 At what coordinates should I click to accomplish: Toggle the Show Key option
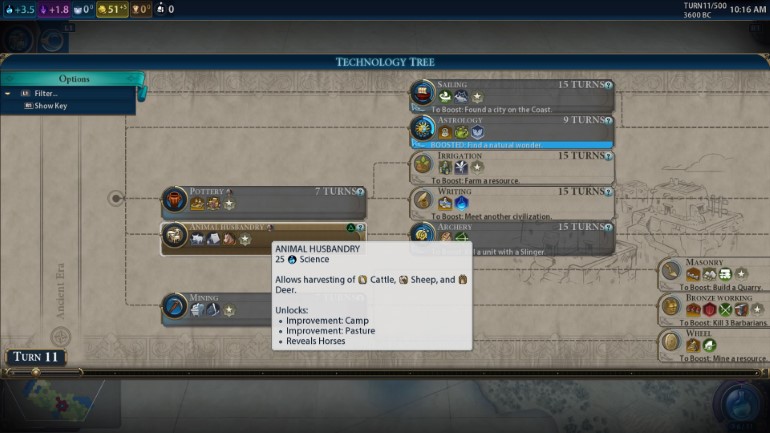pyautogui.click(x=52, y=106)
